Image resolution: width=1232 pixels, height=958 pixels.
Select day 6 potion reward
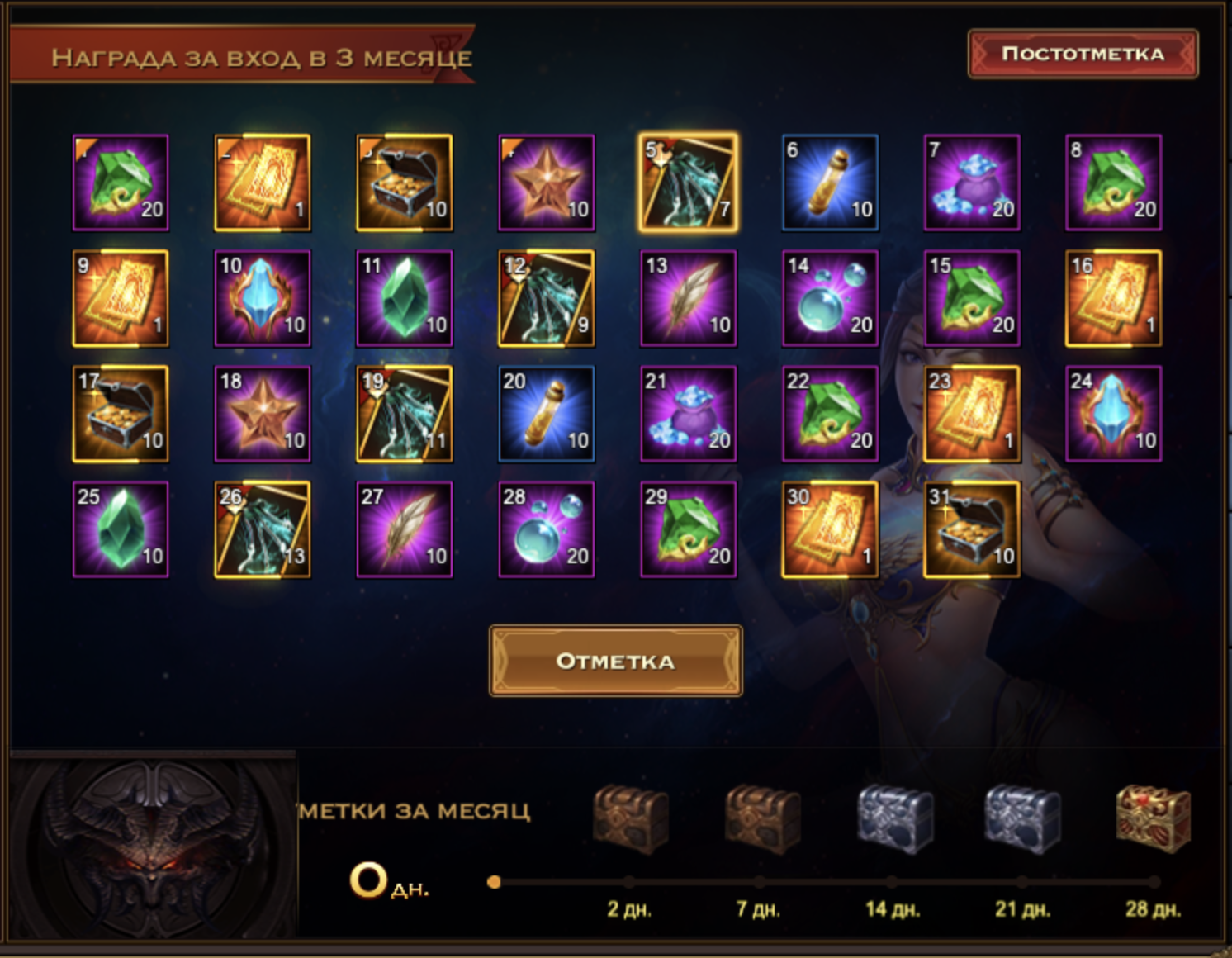coord(830,183)
